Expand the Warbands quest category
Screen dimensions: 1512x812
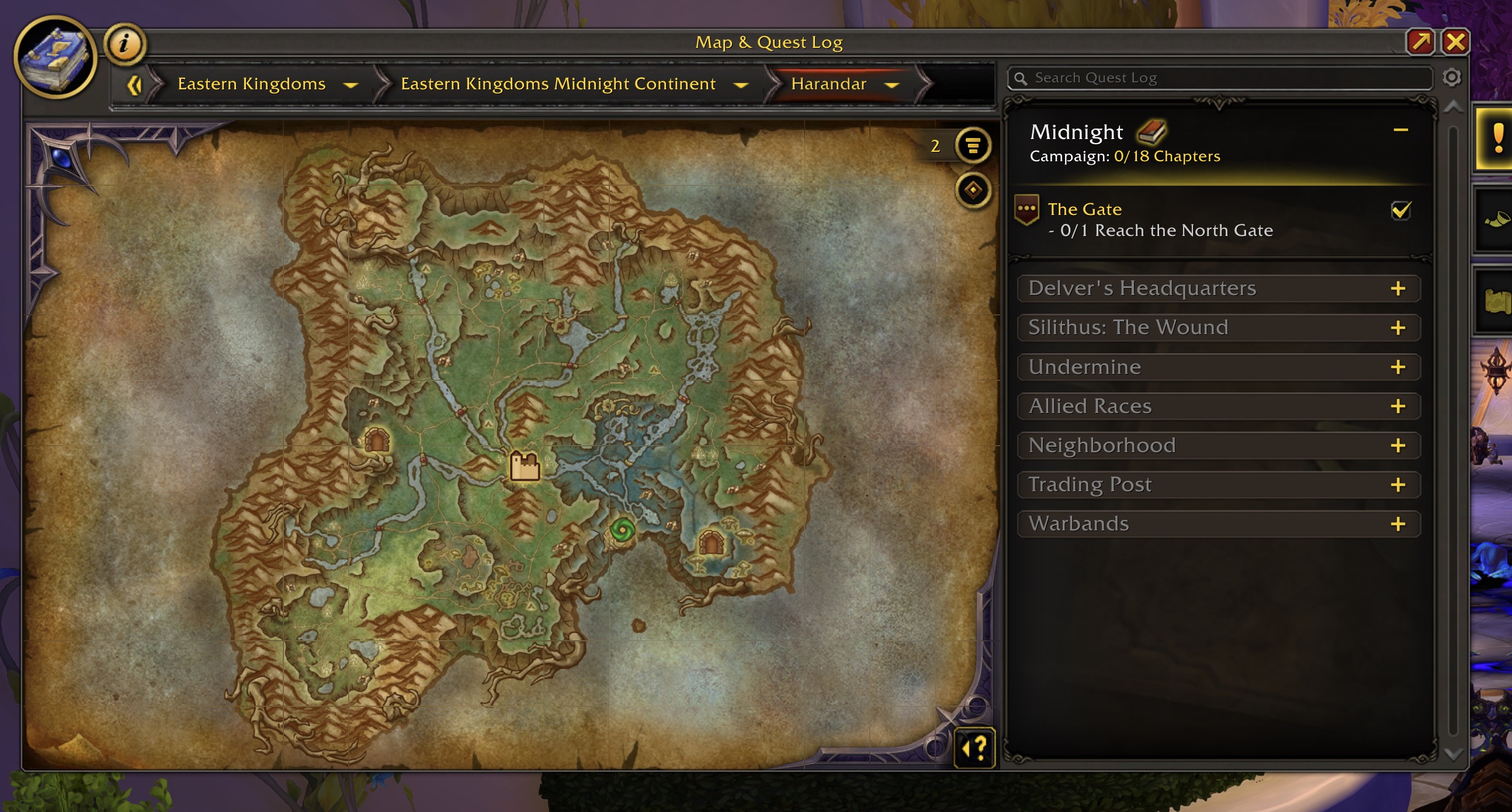pyautogui.click(x=1397, y=524)
